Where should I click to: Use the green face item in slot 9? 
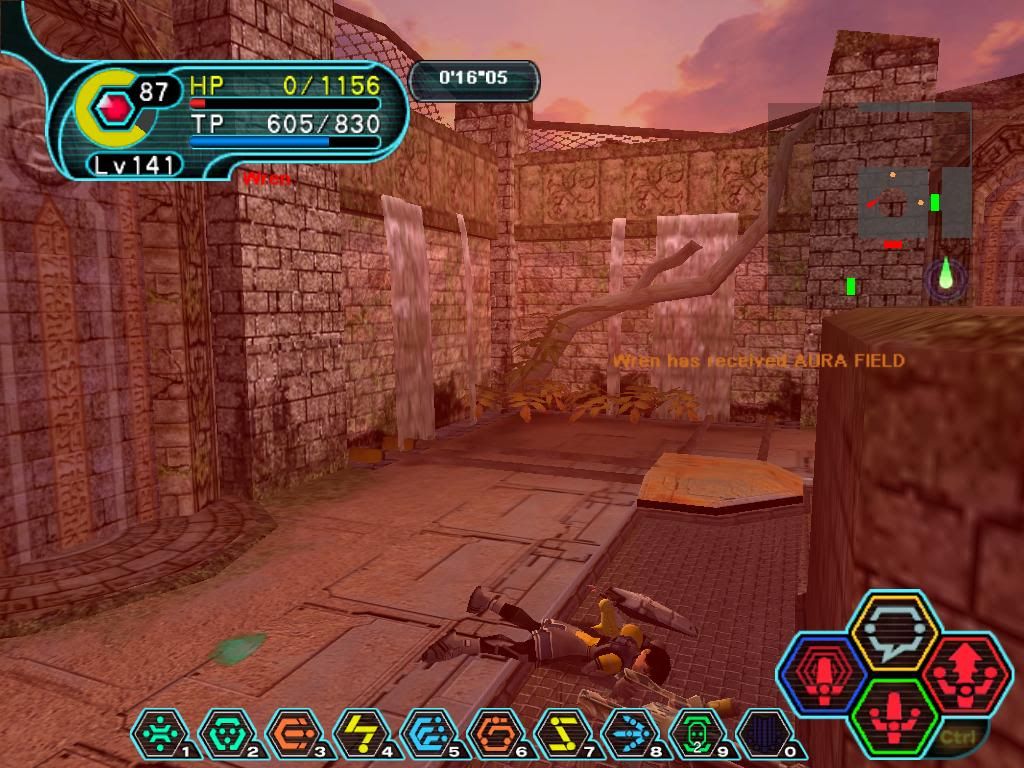click(x=696, y=734)
